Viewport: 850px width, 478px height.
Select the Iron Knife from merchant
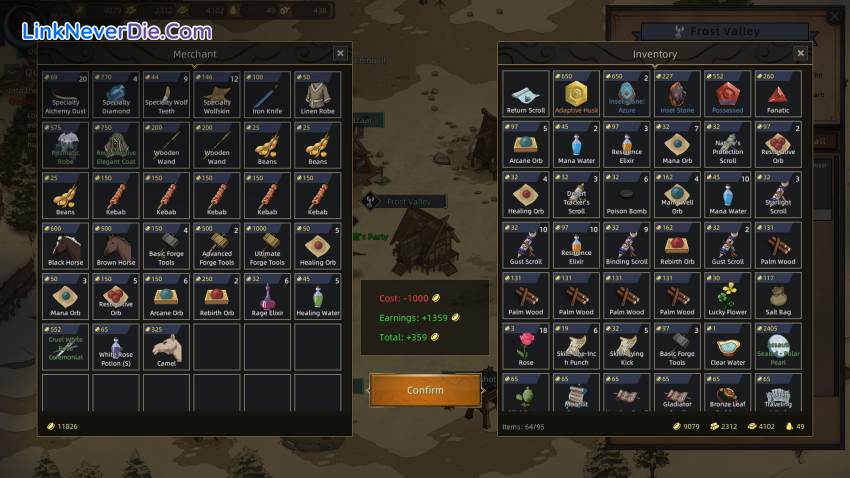click(x=267, y=95)
